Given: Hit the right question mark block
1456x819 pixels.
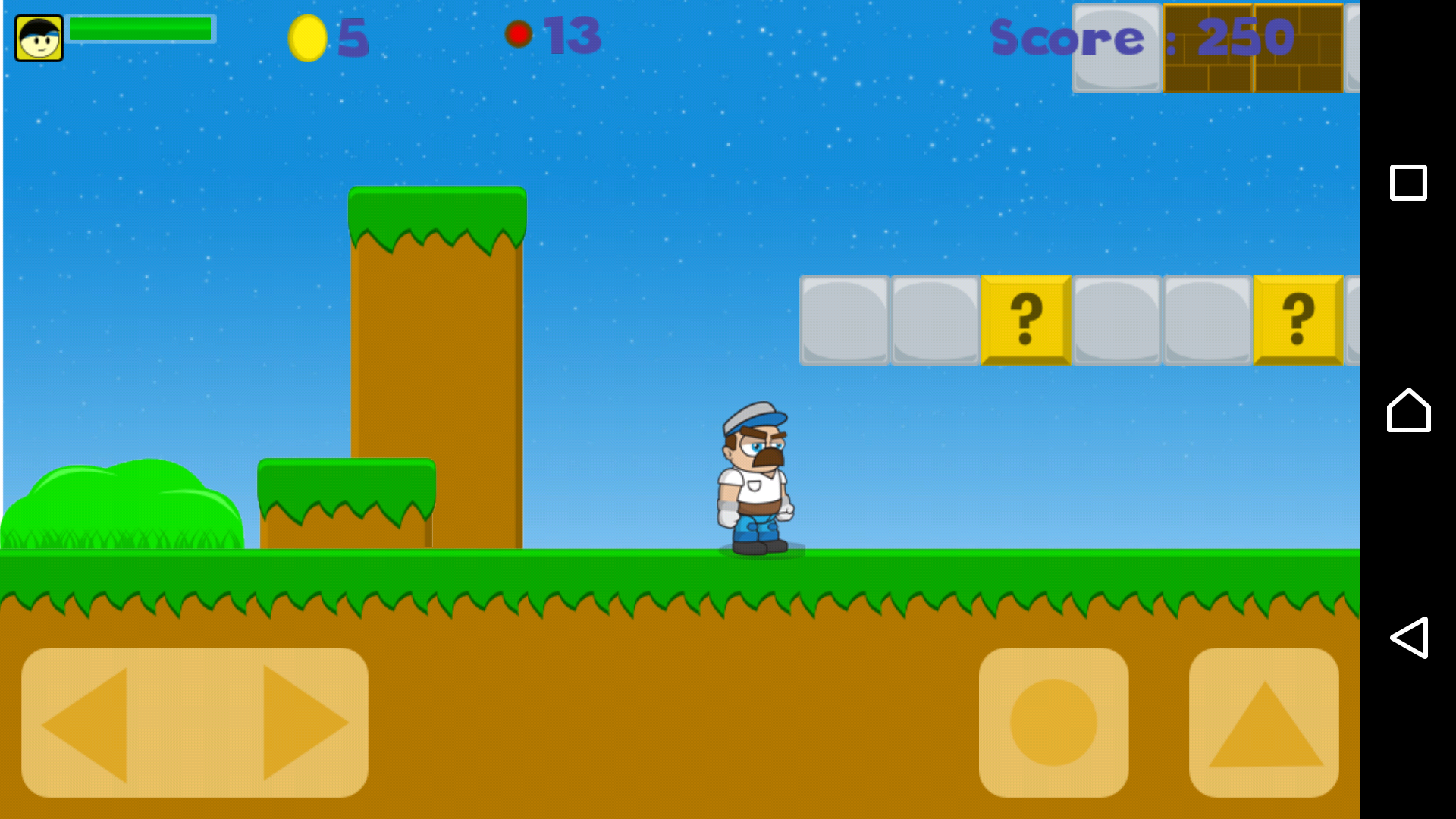Looking at the screenshot, I should click(1298, 320).
